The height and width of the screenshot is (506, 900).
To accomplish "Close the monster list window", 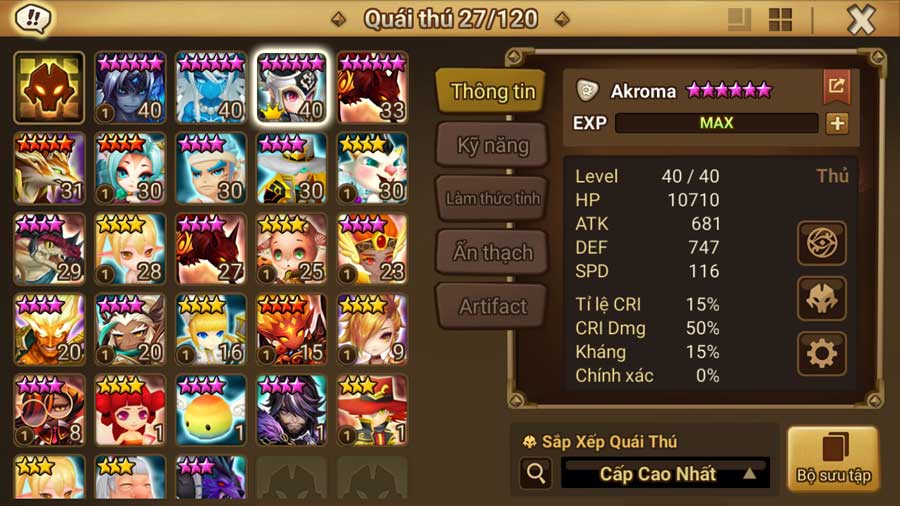I will pyautogui.click(x=860, y=19).
